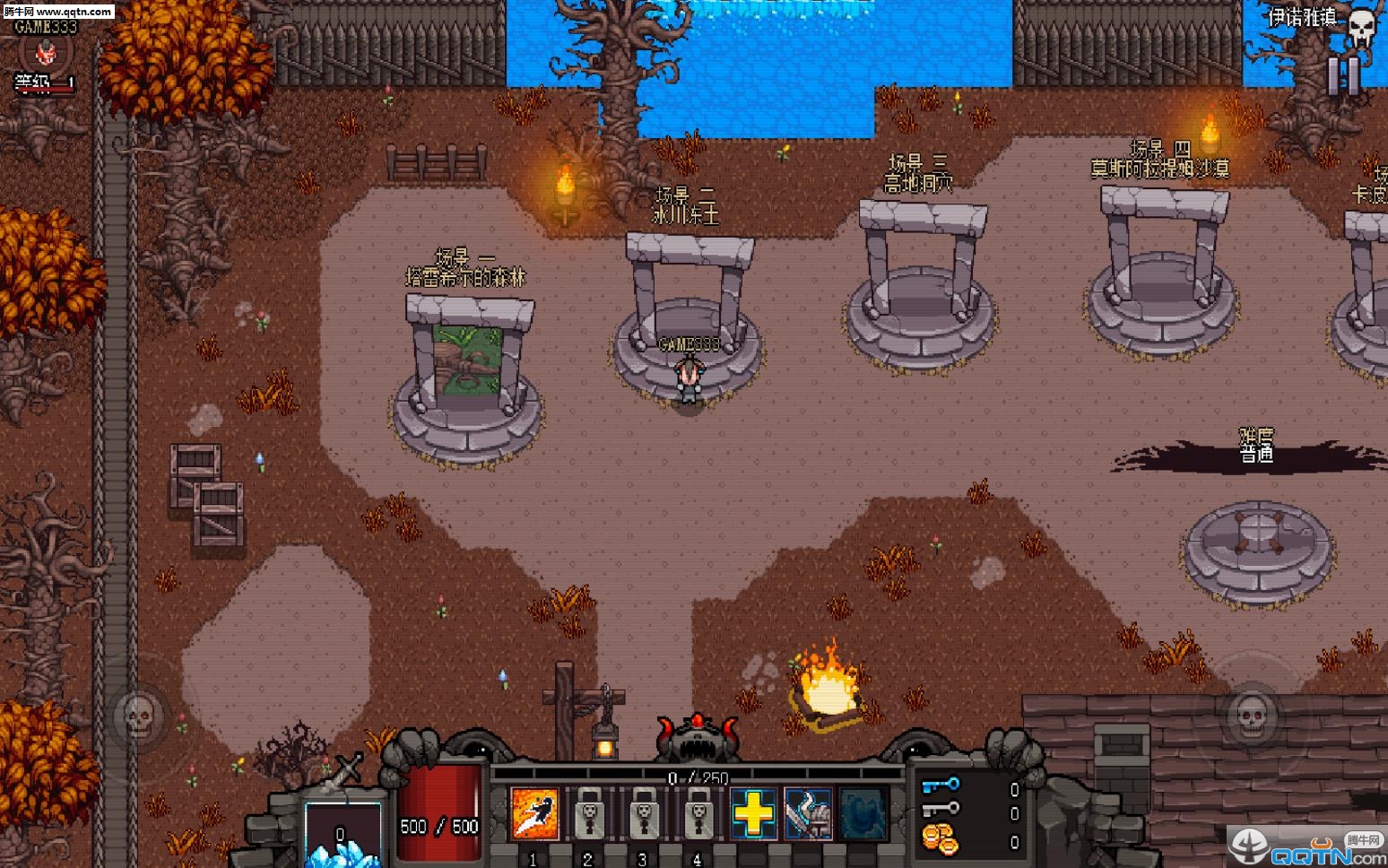Use the yellow cross healing ability
Screen dimensions: 1388x868
tap(753, 814)
